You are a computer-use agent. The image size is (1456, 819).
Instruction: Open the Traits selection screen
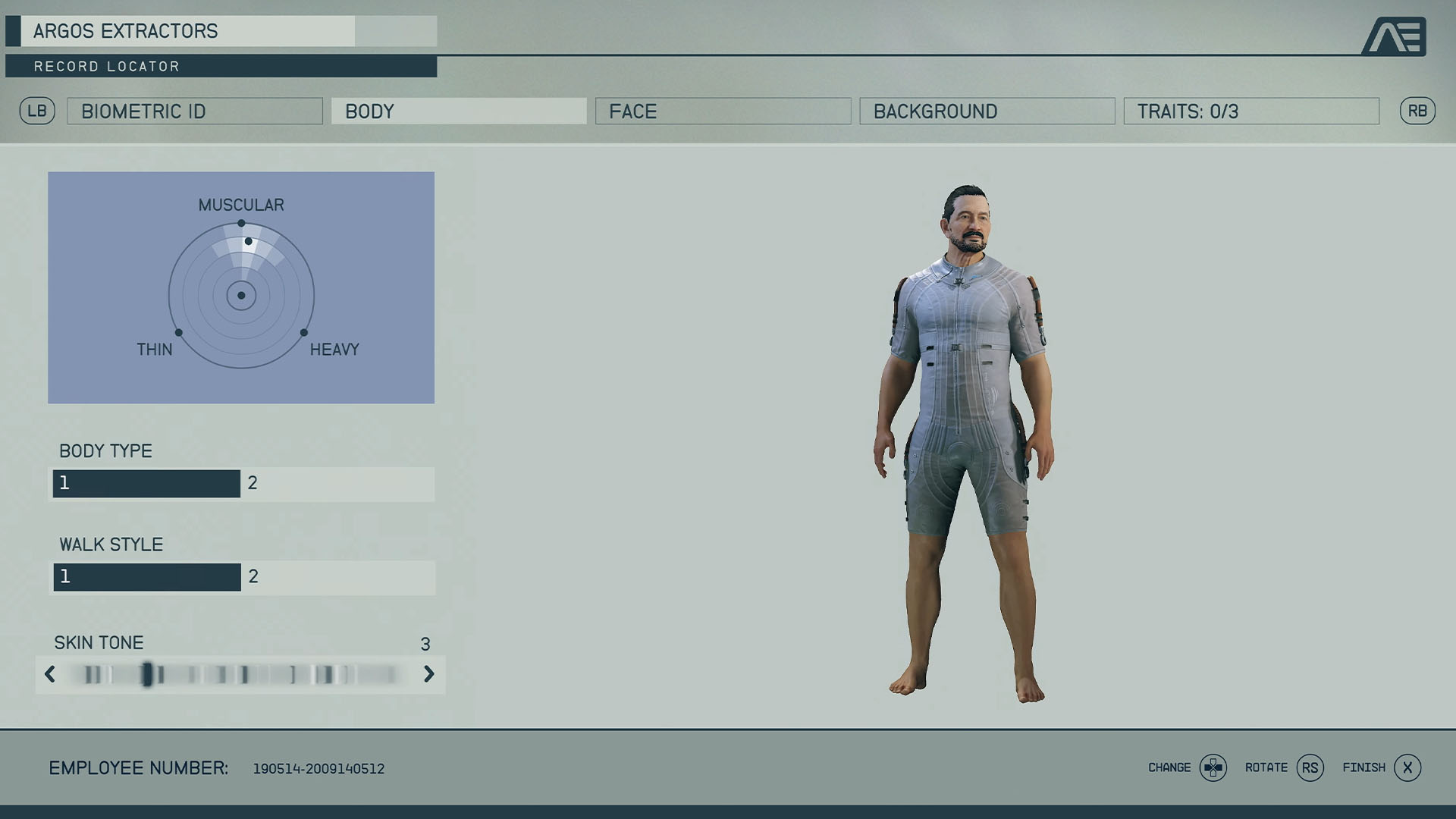pyautogui.click(x=1251, y=111)
